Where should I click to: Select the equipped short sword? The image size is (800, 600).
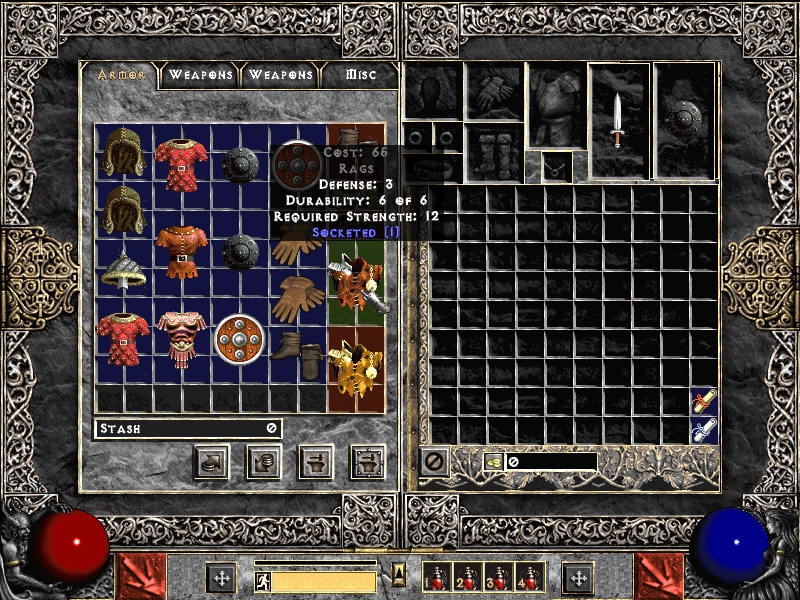point(619,120)
